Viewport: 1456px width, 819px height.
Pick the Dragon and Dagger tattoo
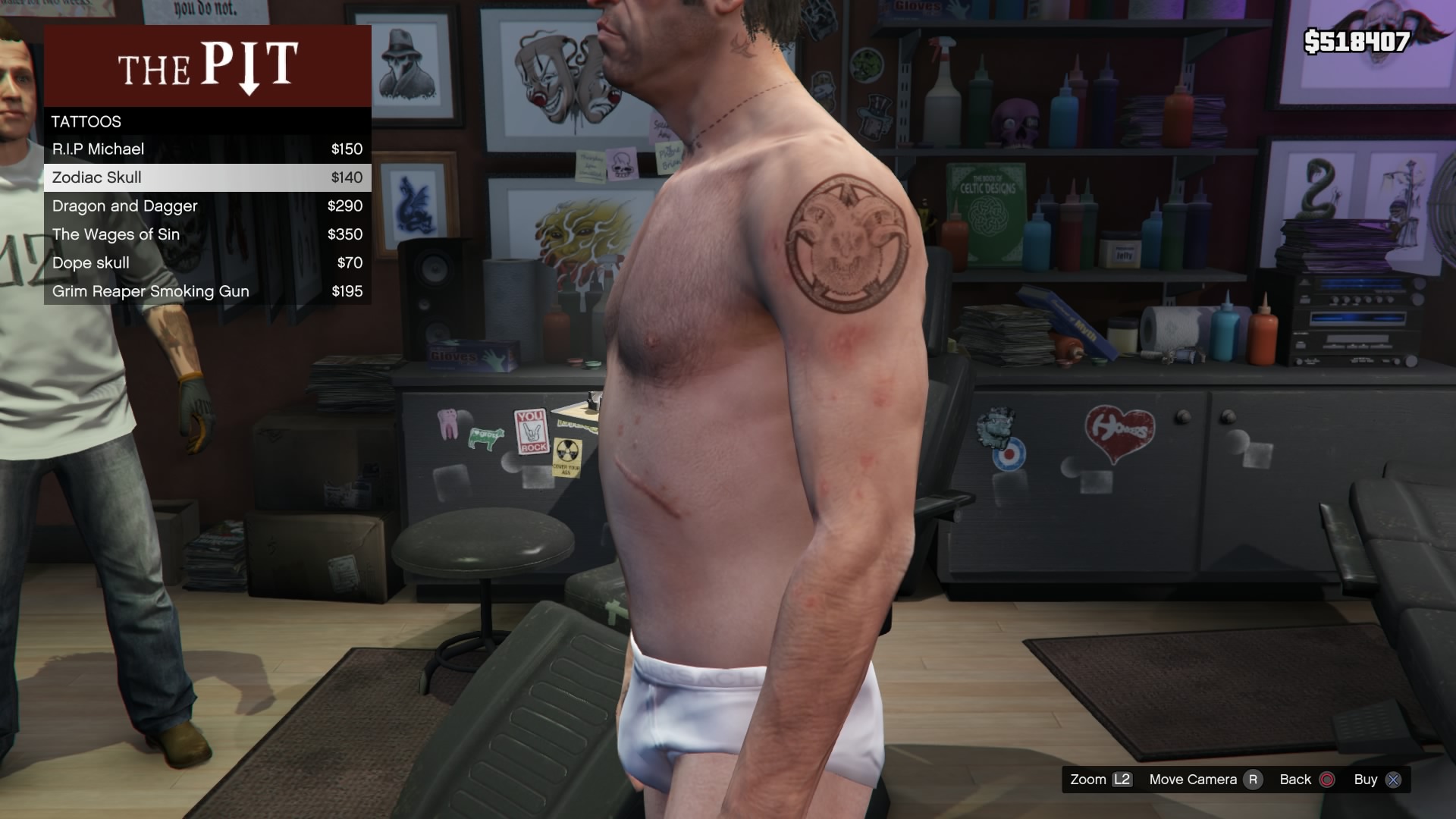(207, 206)
